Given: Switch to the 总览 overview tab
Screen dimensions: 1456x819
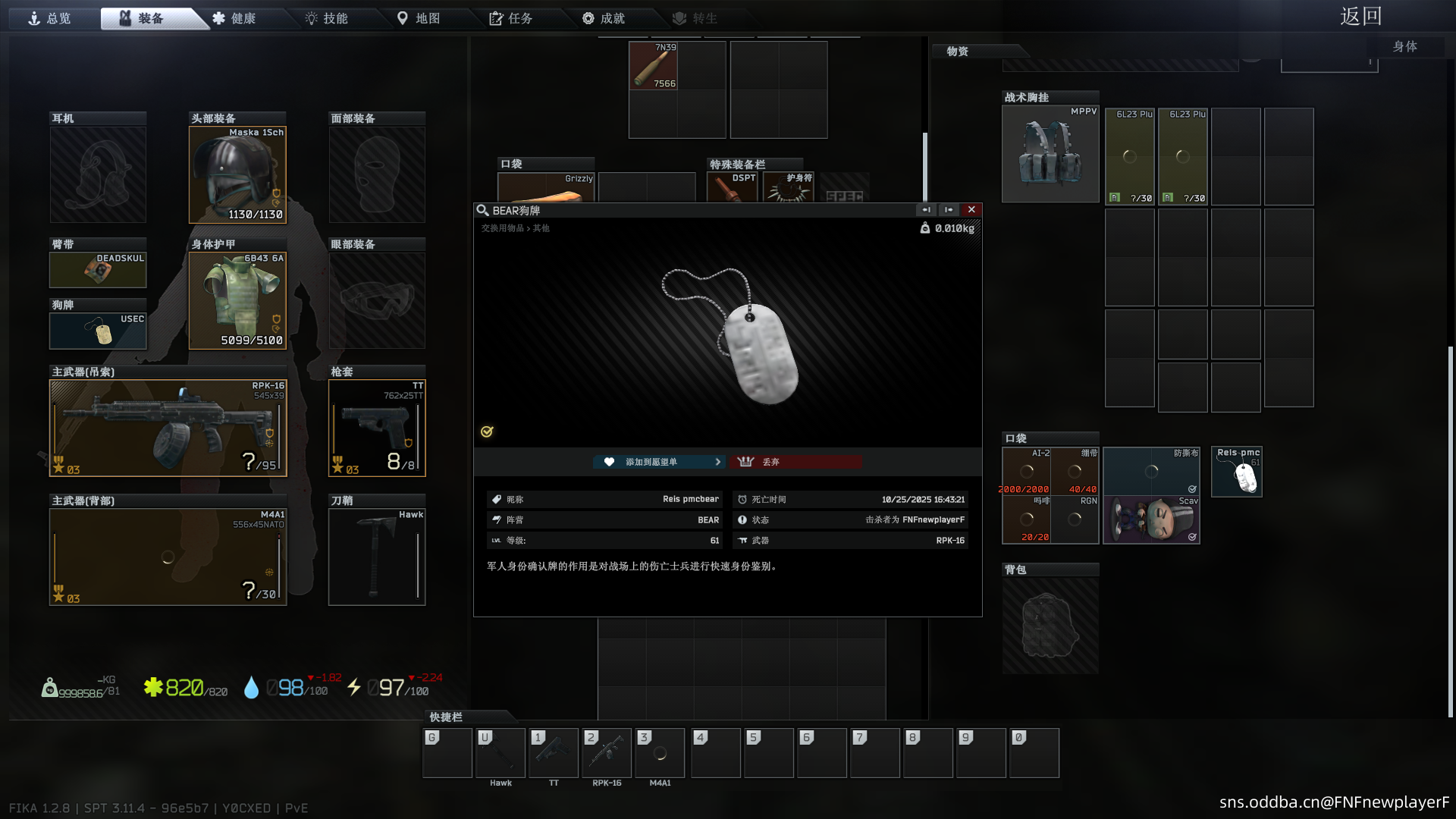Looking at the screenshot, I should pyautogui.click(x=50, y=18).
